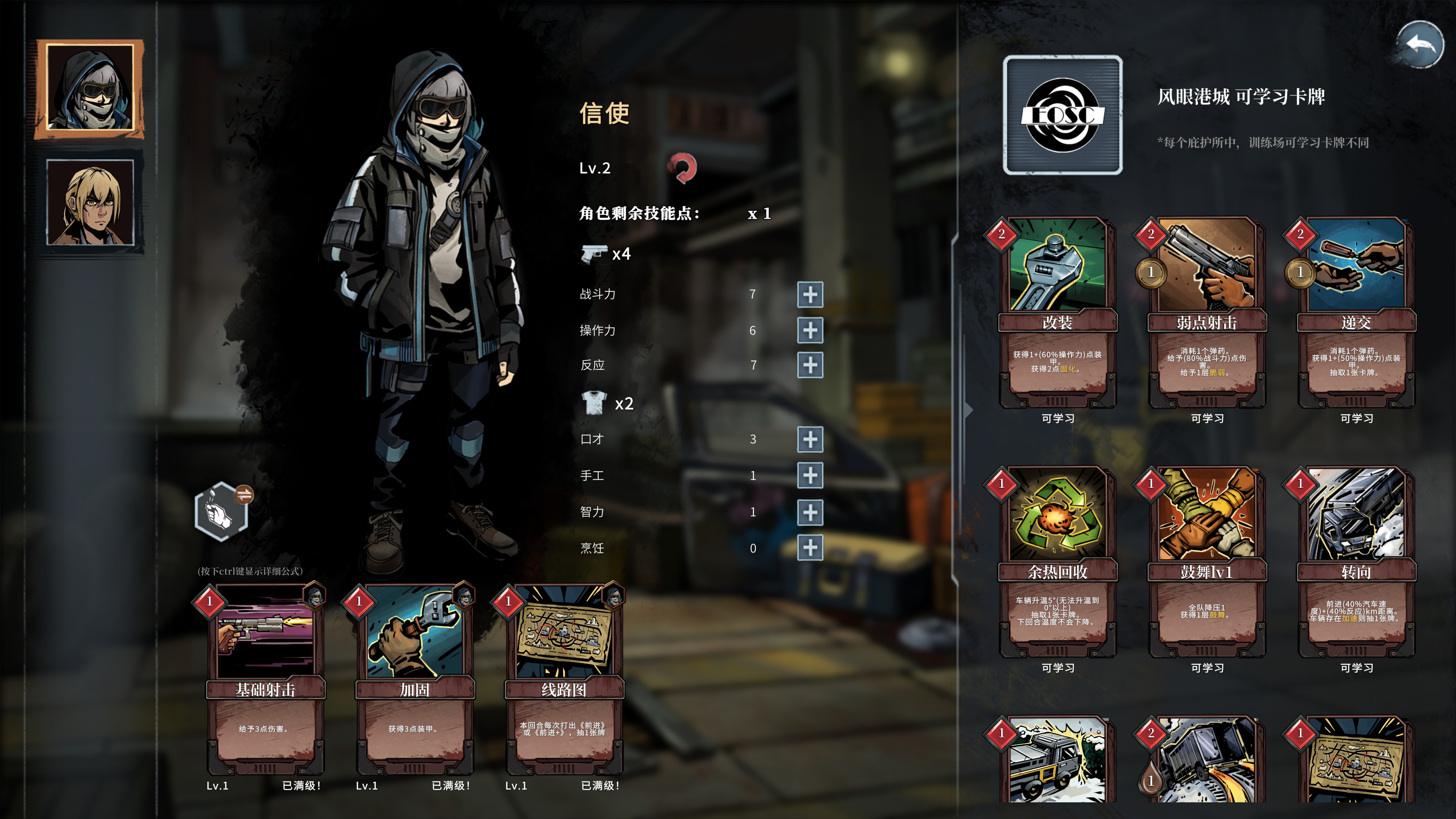Choose the 转向 truck card
The image size is (1456, 819).
[x=1356, y=563]
